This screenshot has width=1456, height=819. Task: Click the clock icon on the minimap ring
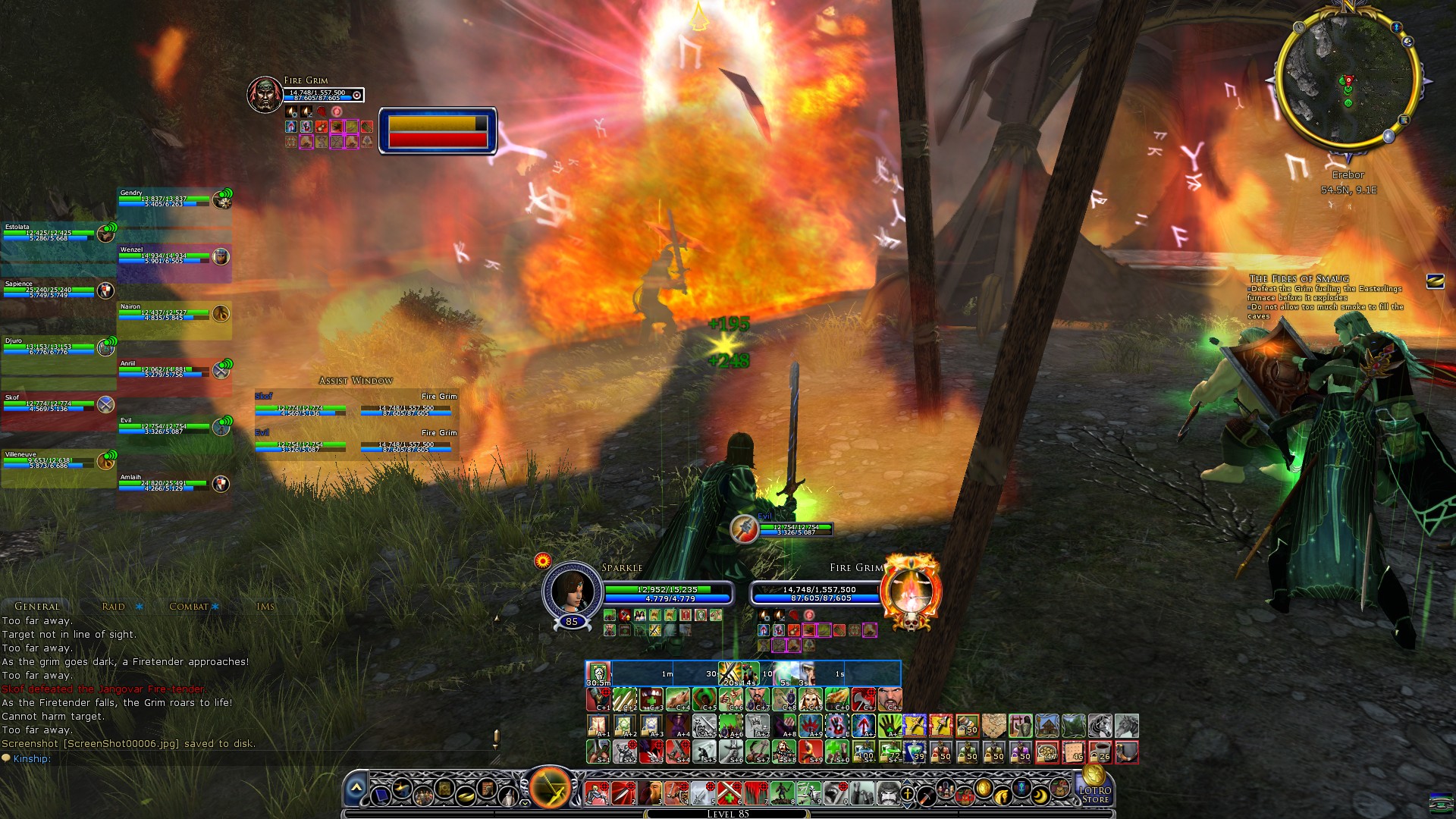pos(1299,27)
